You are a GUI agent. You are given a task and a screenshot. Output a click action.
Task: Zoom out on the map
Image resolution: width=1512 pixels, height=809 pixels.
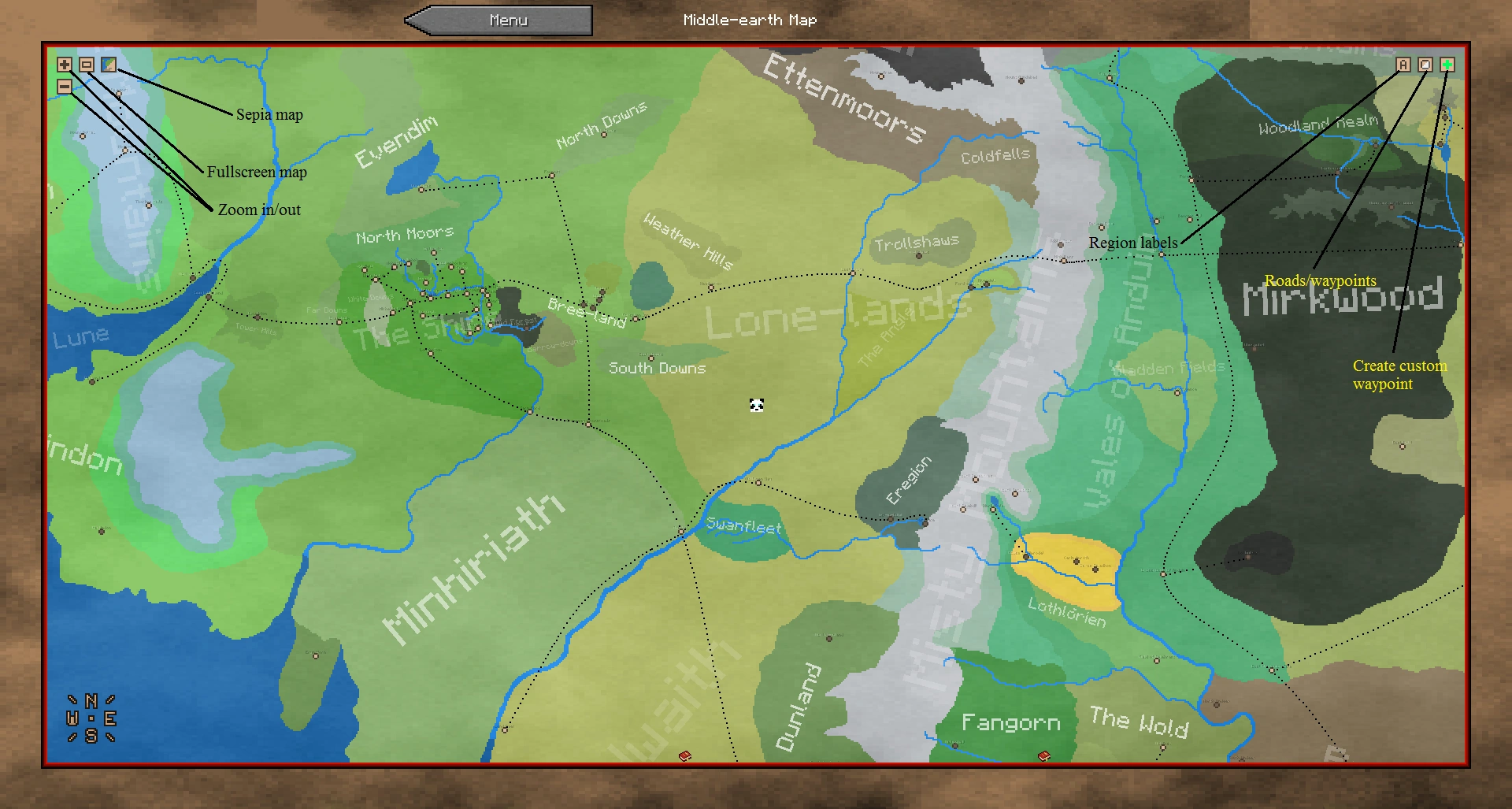[64, 87]
